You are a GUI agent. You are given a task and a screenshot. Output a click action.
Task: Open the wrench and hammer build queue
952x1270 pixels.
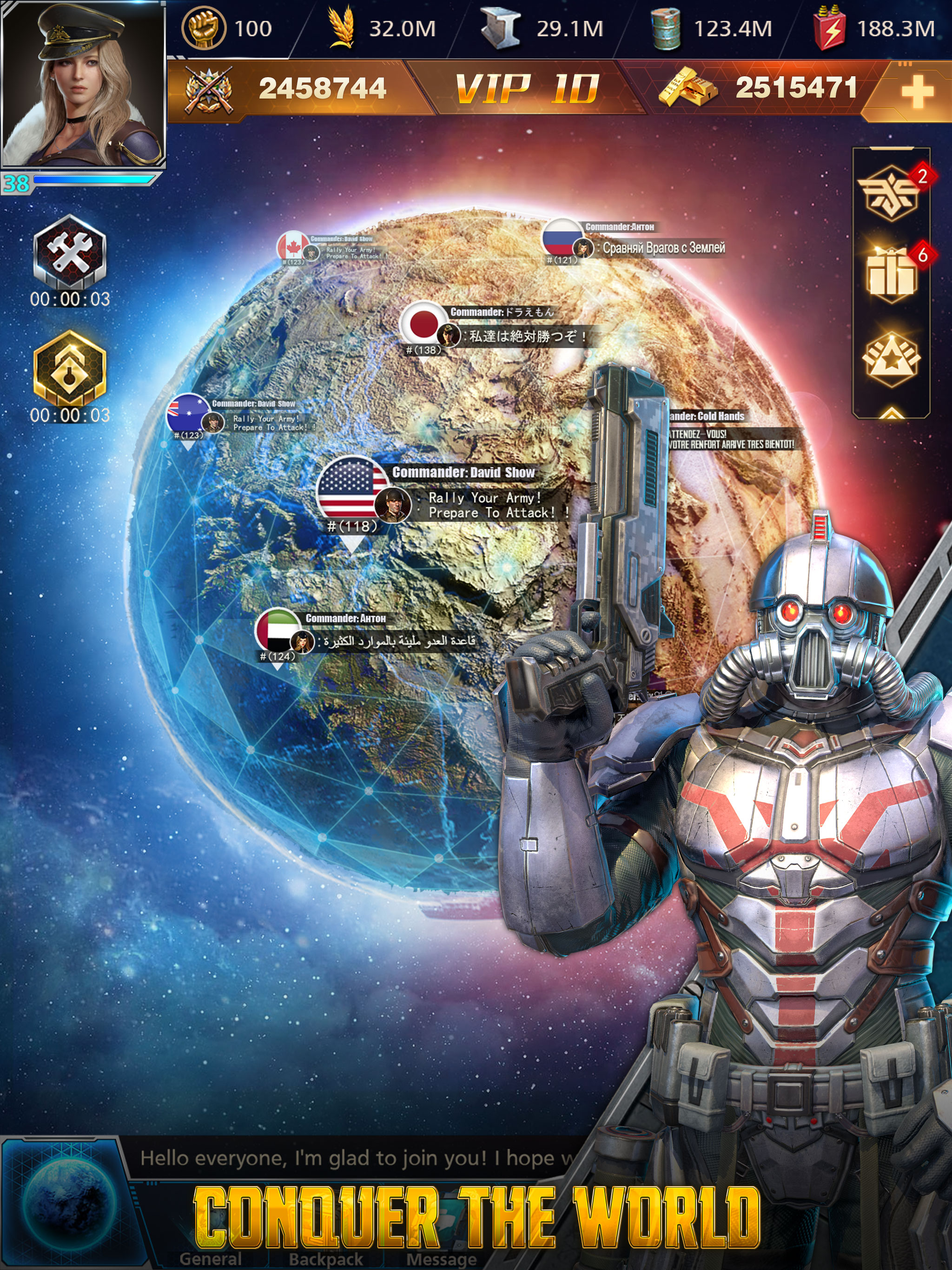pos(69,251)
